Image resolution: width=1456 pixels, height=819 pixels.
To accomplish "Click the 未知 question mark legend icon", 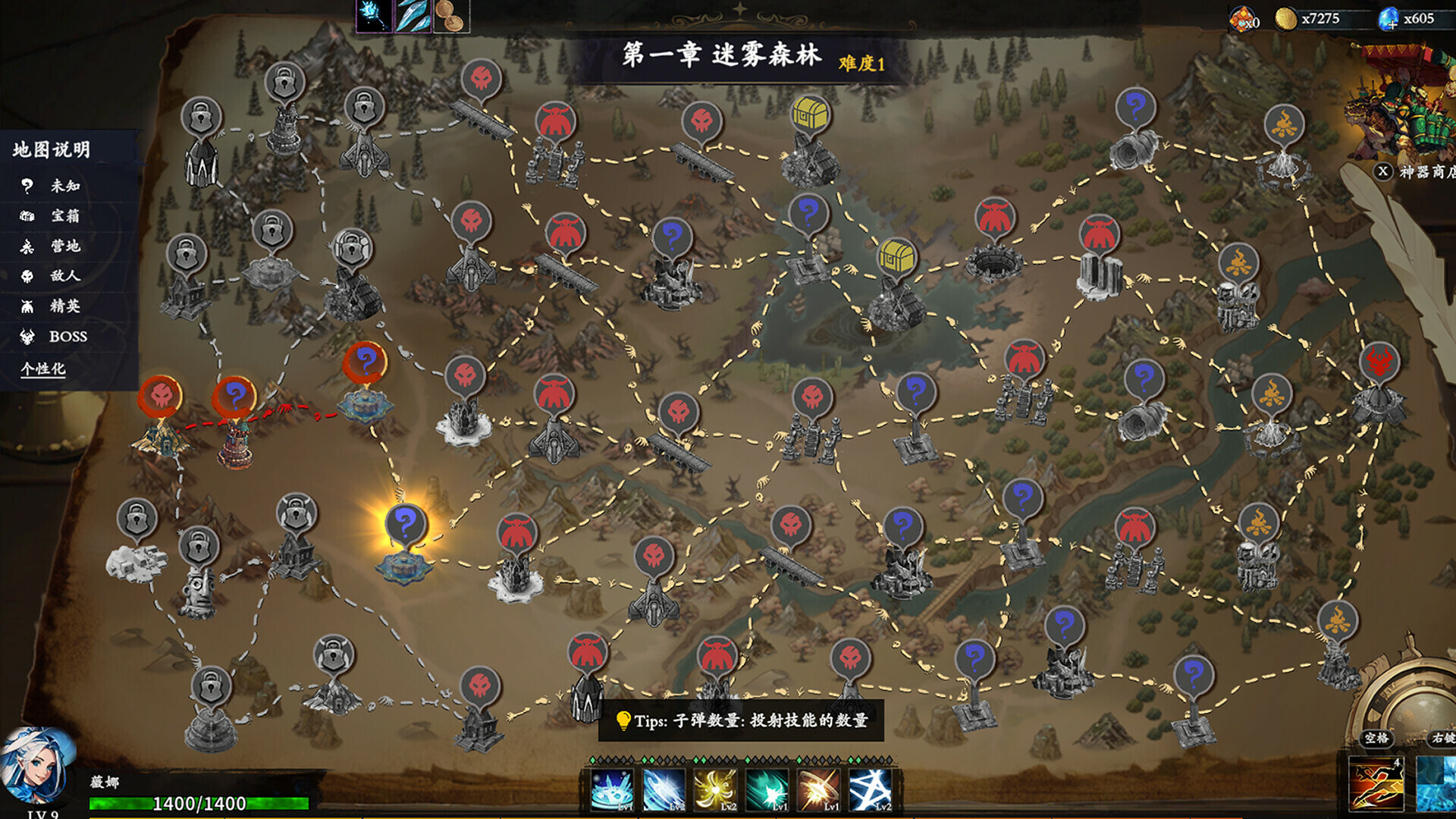I will click(x=27, y=184).
